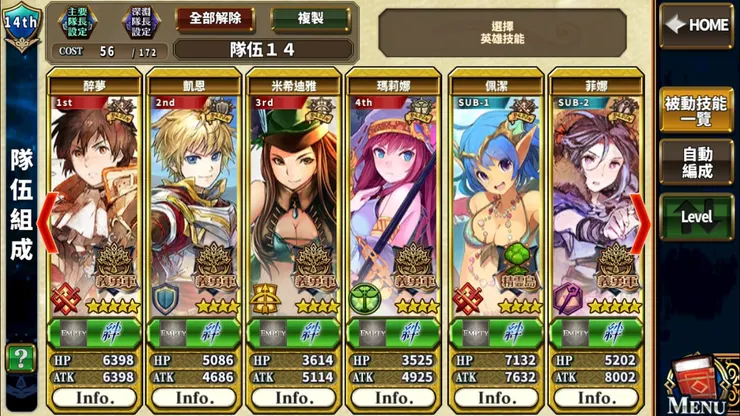This screenshot has height=416, width=740.
Task: Run 自動編成 auto team formation
Action: (696, 162)
